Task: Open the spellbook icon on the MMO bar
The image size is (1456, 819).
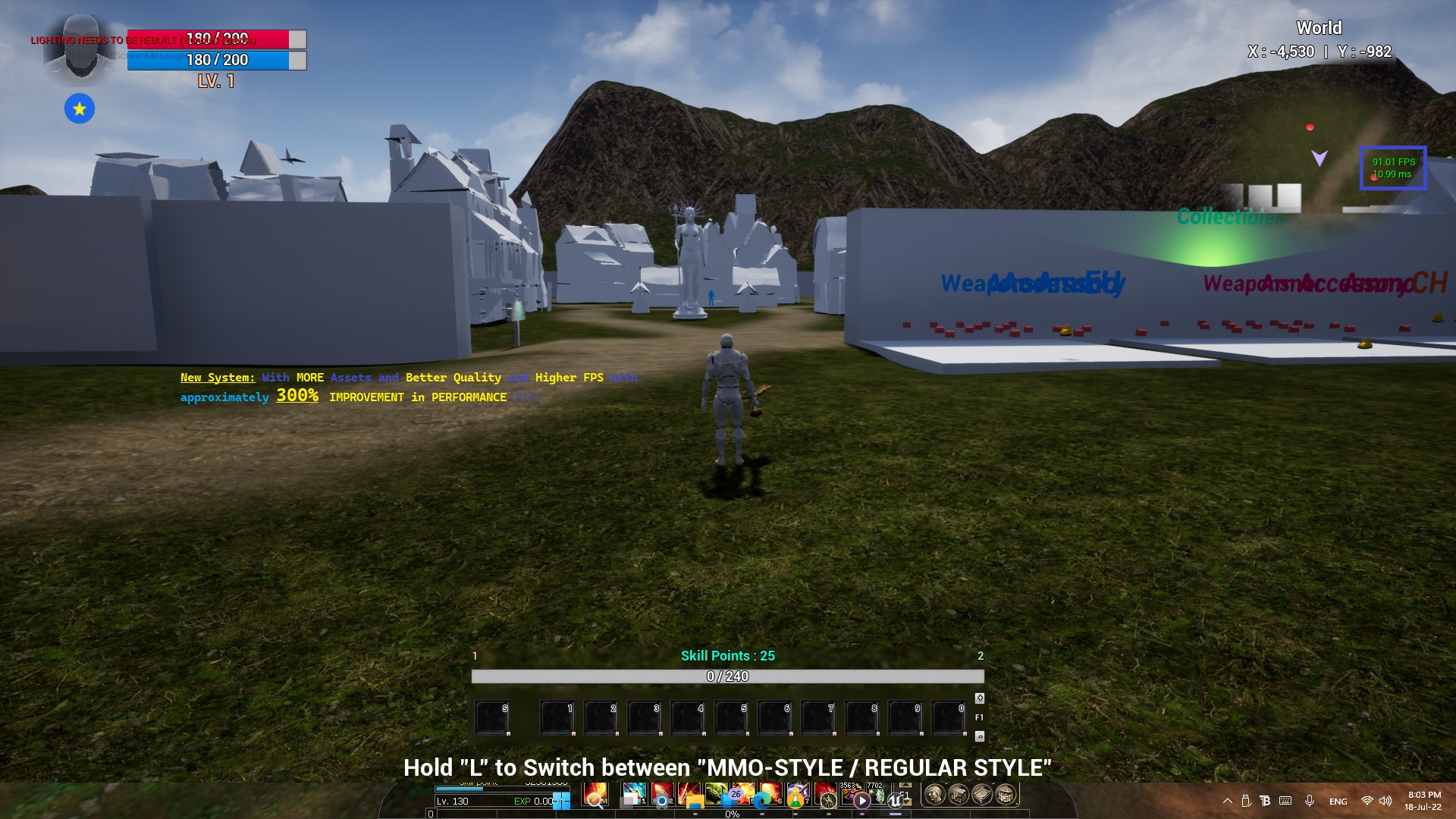Action: click(981, 794)
